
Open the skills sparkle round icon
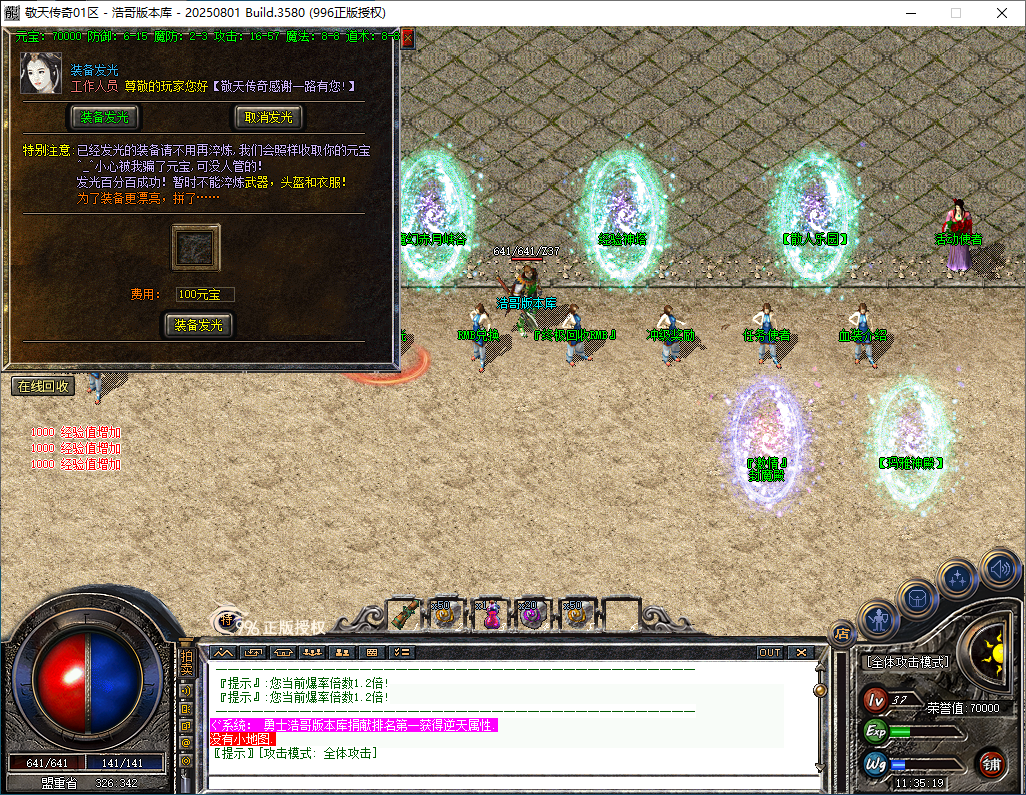click(x=958, y=578)
